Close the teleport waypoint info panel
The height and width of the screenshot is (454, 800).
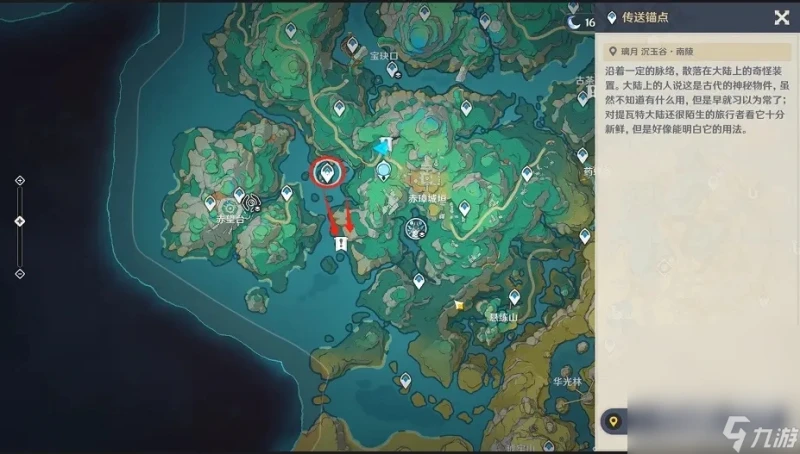click(x=781, y=17)
